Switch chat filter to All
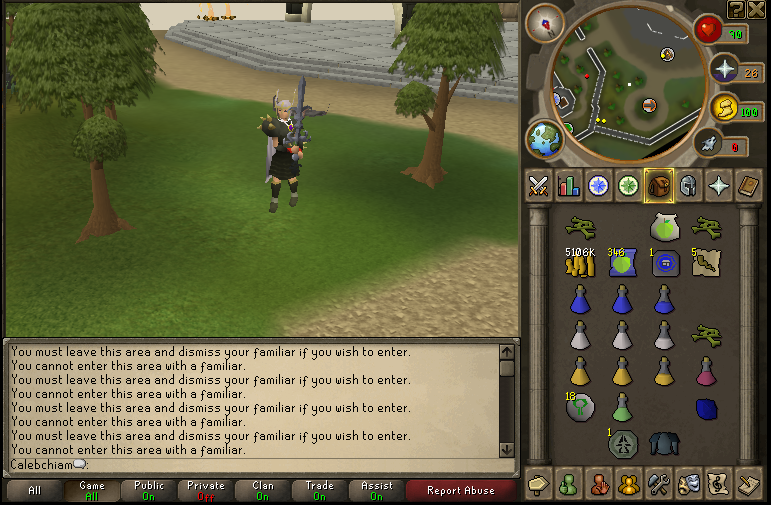 click(35, 490)
